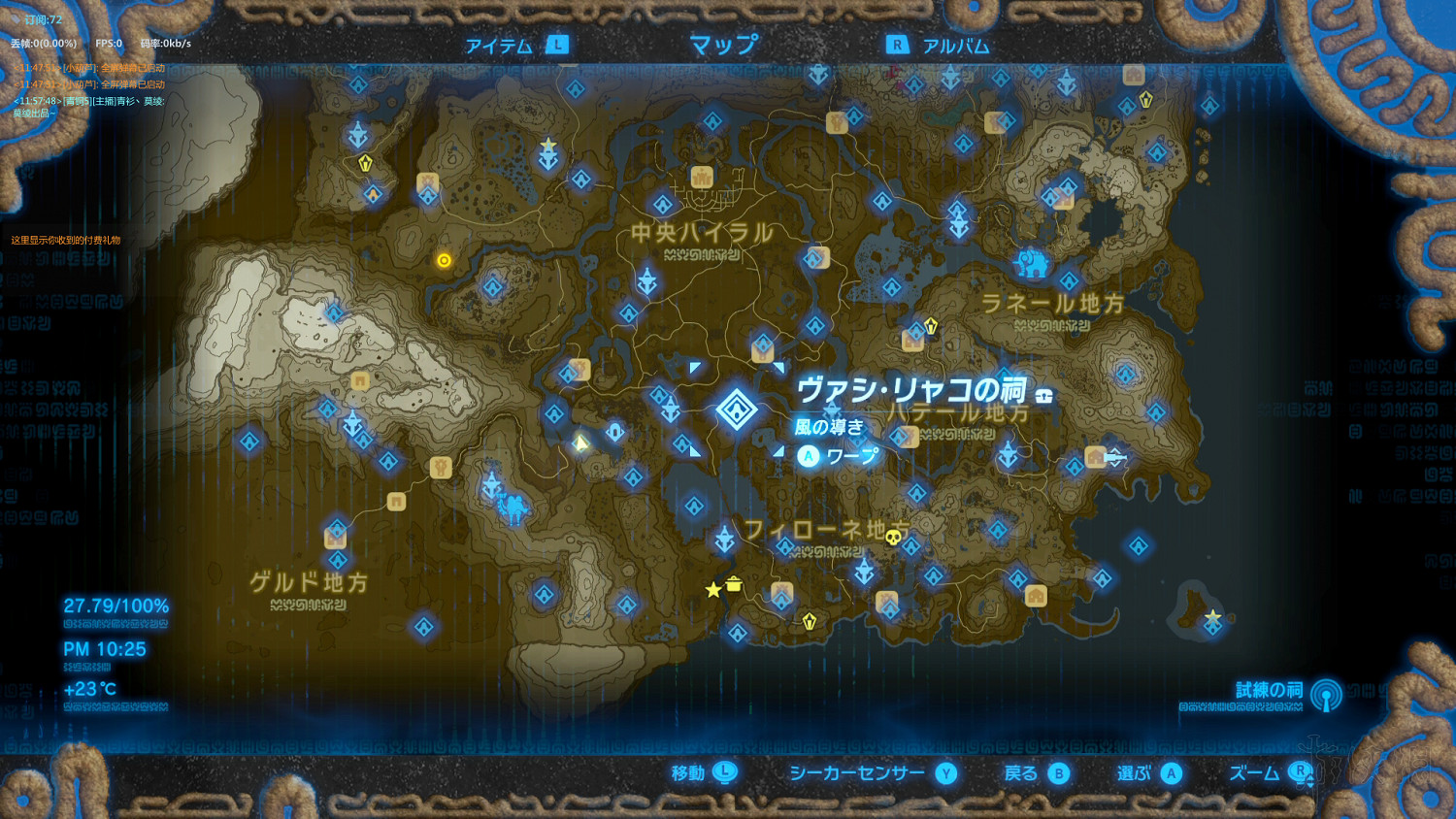Click the skull enemy camp icon near フィローネ地方
Image resolution: width=1456 pixels, height=819 pixels.
[x=892, y=538]
